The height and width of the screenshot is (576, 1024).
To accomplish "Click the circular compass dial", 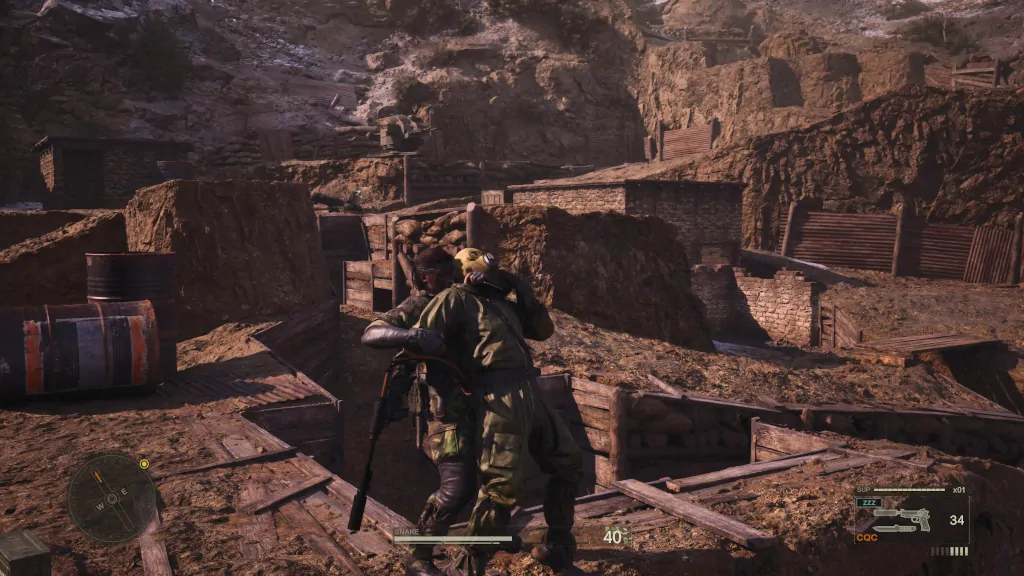I will pos(112,499).
